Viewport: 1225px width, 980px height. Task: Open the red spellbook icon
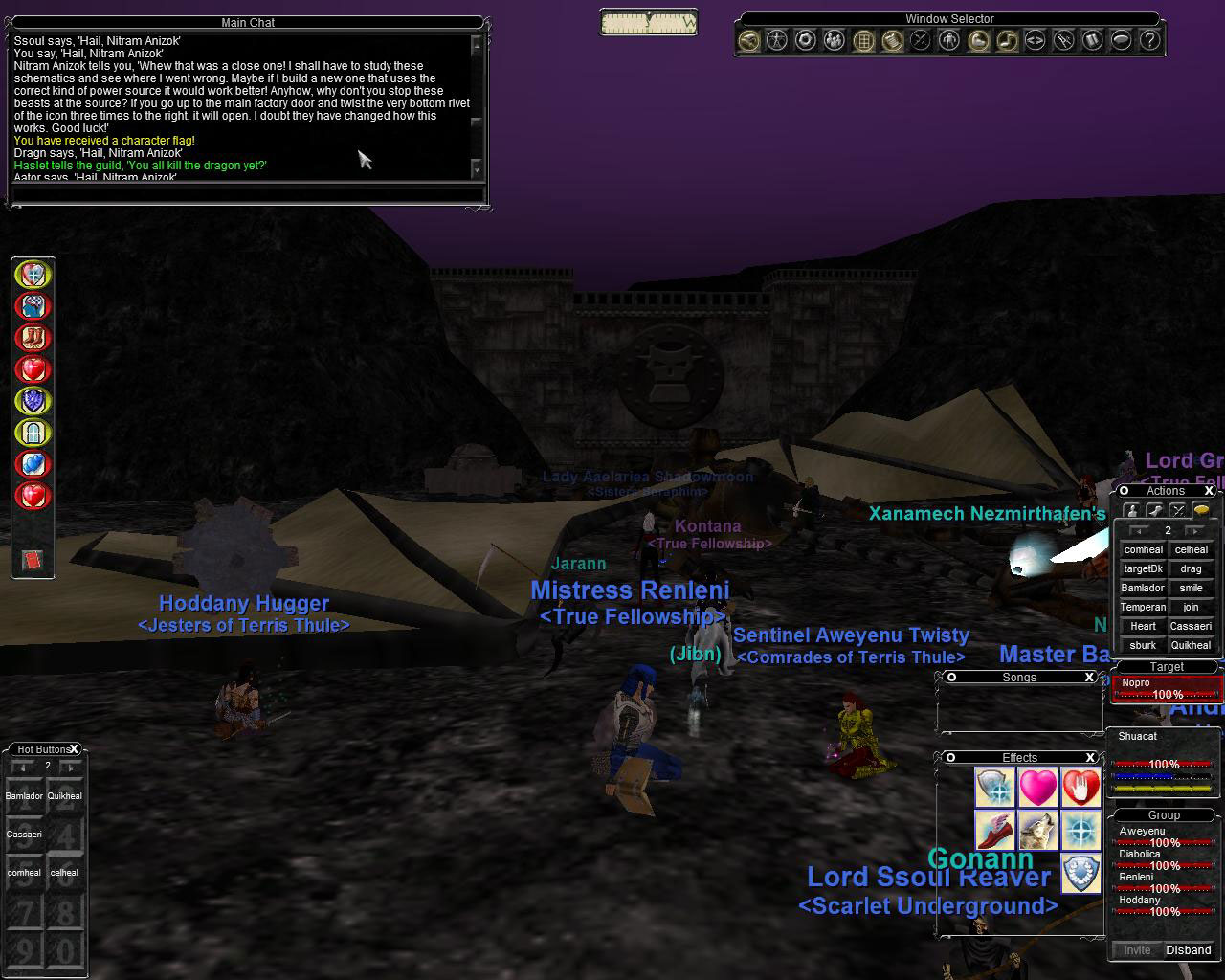coord(33,560)
